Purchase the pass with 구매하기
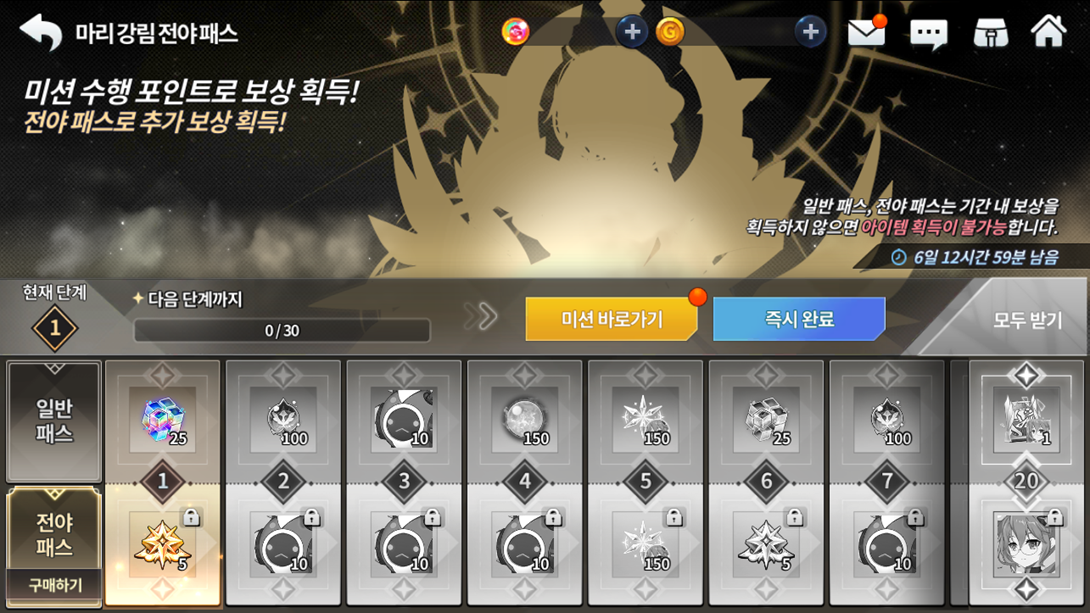Viewport: 1090px width, 613px height. (x=54, y=585)
